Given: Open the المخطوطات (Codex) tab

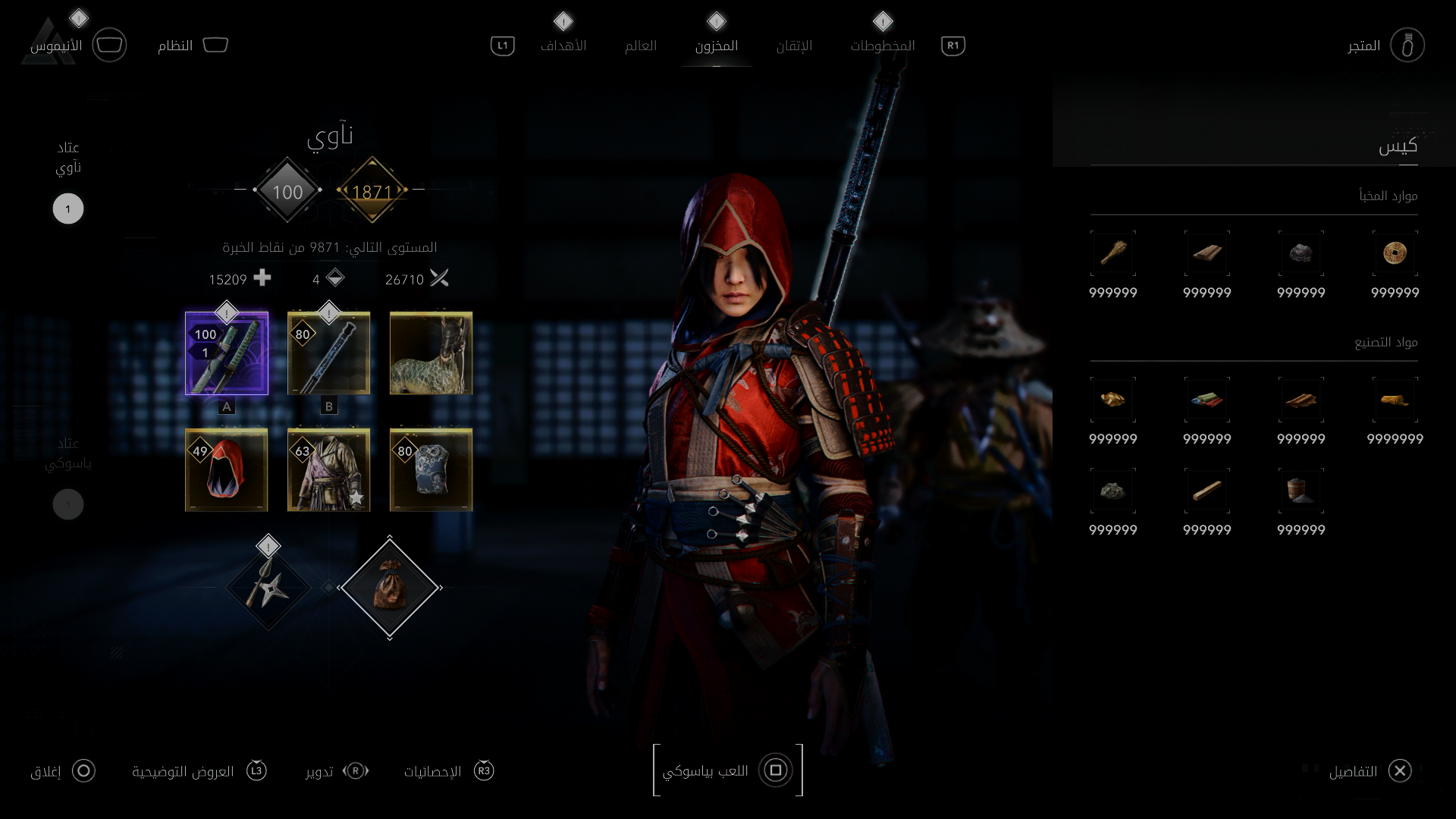Looking at the screenshot, I should [x=882, y=45].
